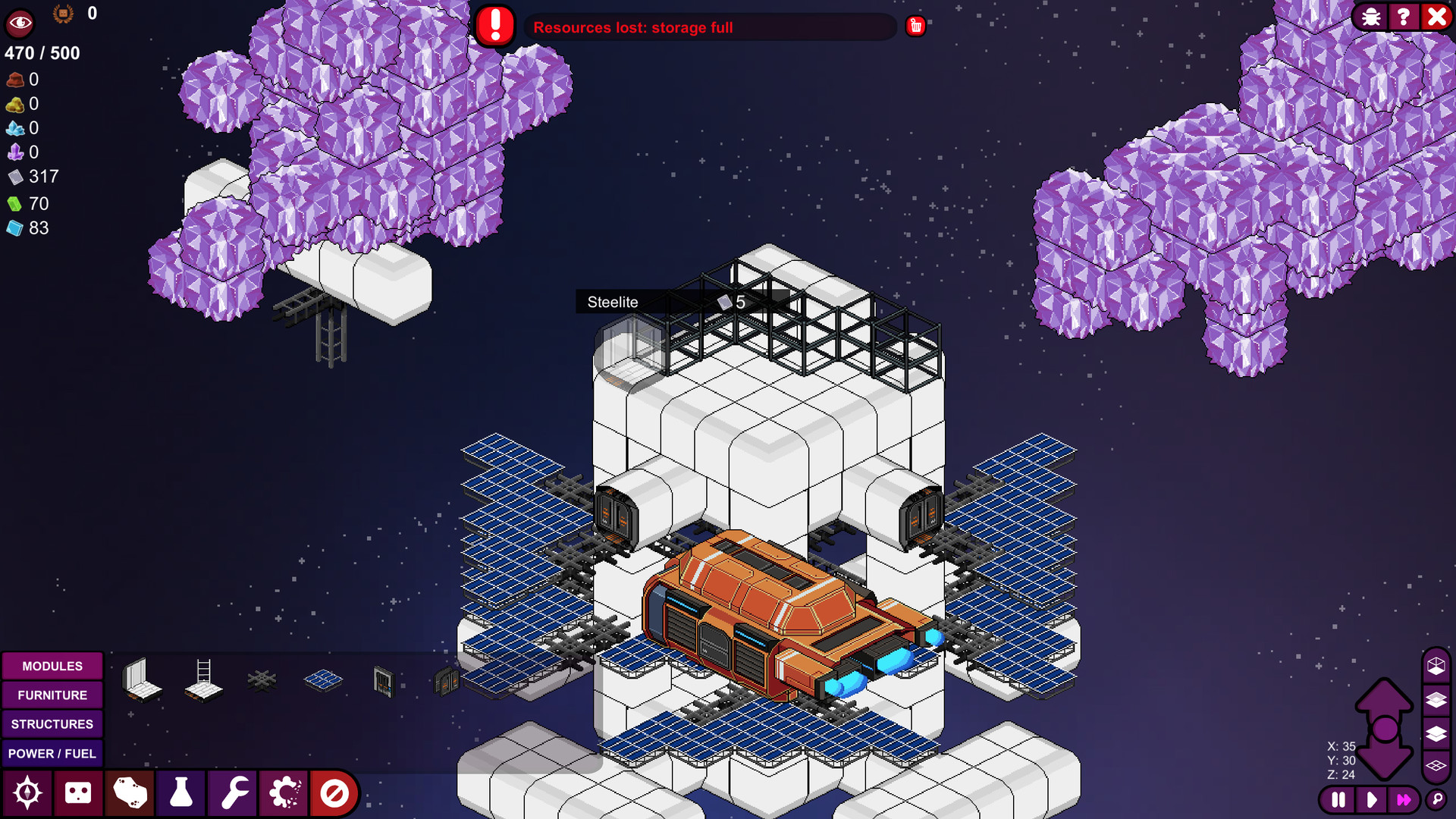Switch to the MODULES tab

(52, 666)
